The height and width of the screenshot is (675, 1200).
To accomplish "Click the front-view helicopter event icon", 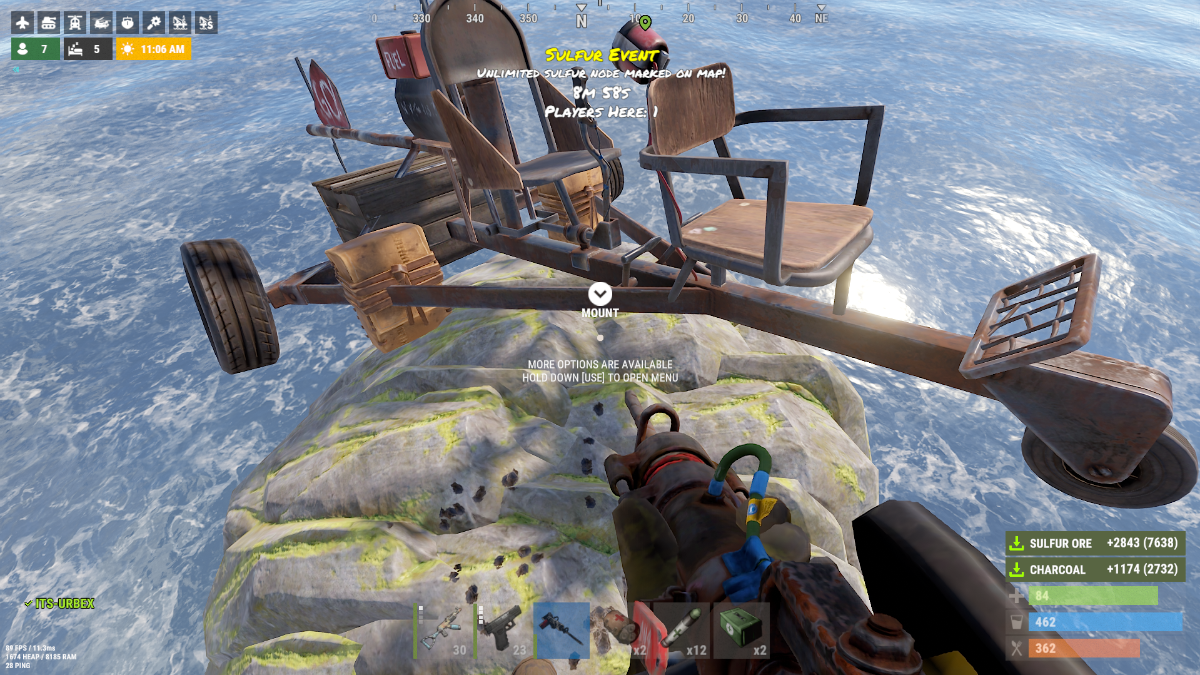I will click(75, 22).
